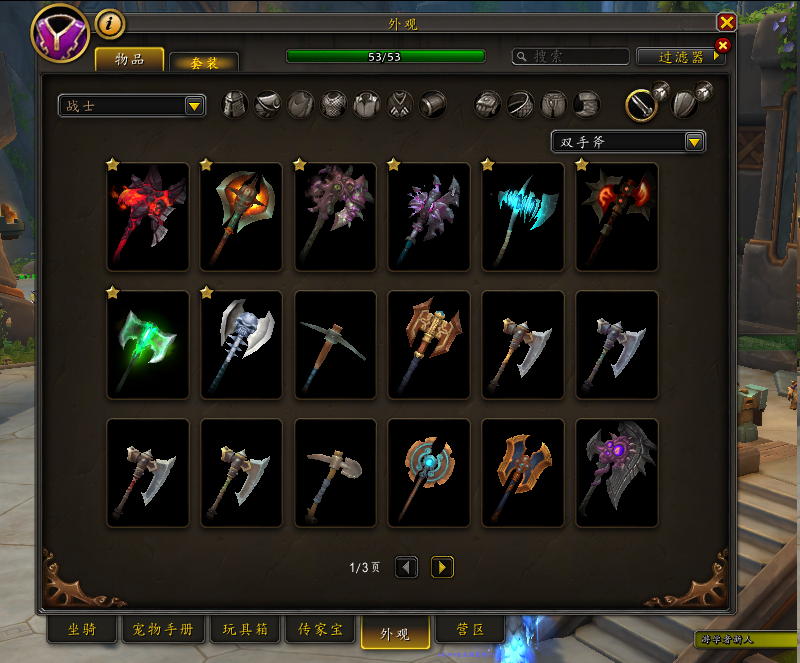Screen dimensions: 800x663
Task: Choose the shovel appearance
Action: (x=336, y=473)
